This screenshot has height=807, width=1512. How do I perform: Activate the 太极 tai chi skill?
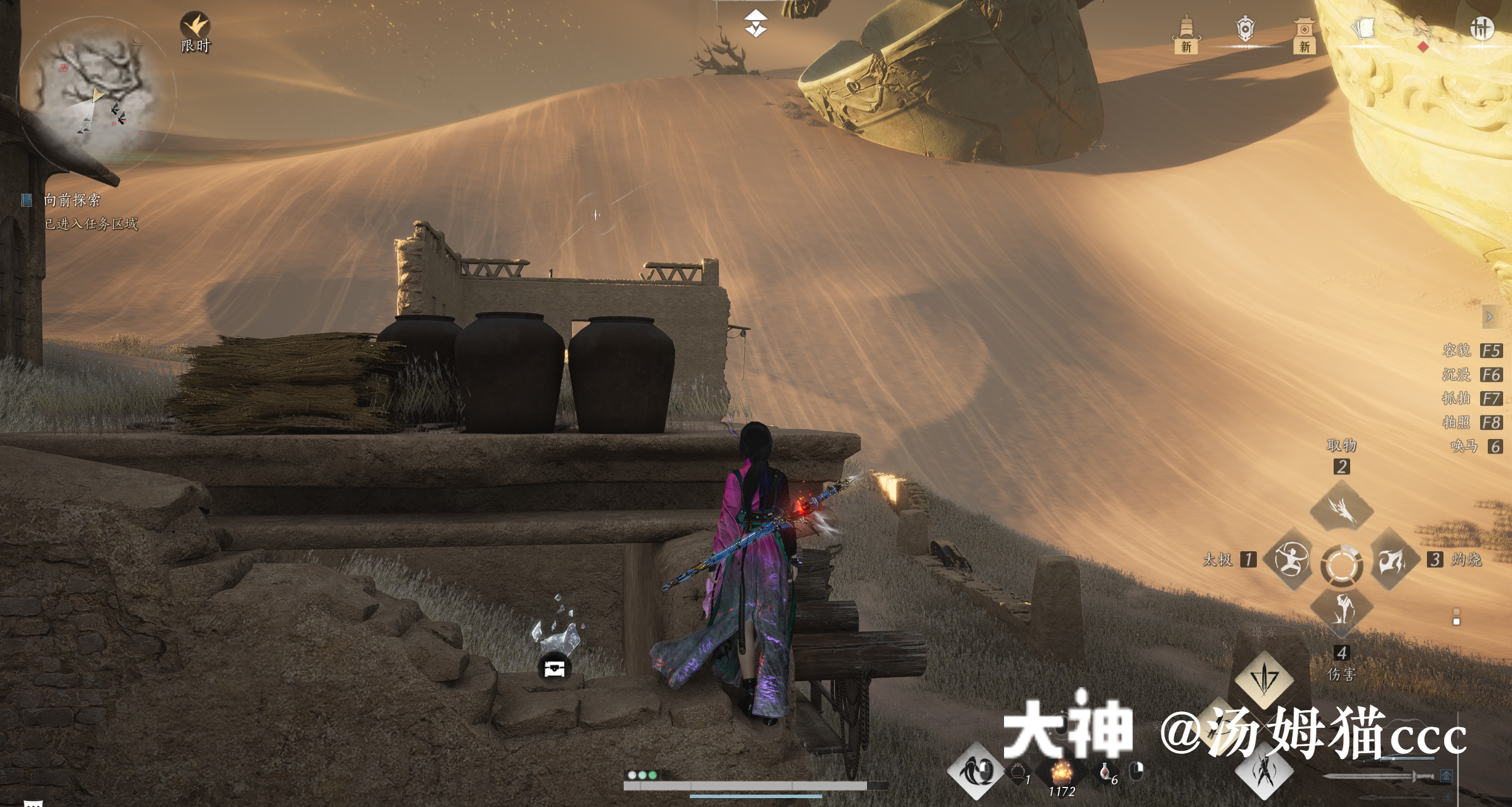1291,560
